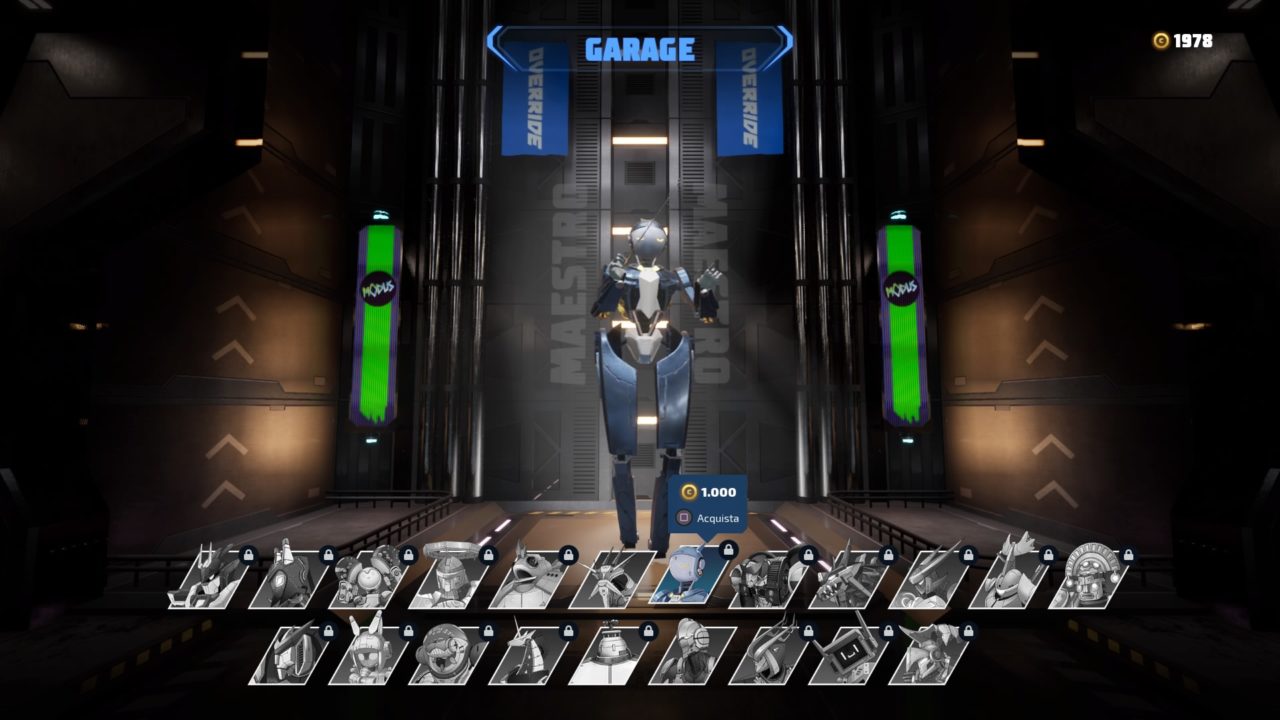Select the unlocked helmeted mech with round visor

click(x=691, y=656)
